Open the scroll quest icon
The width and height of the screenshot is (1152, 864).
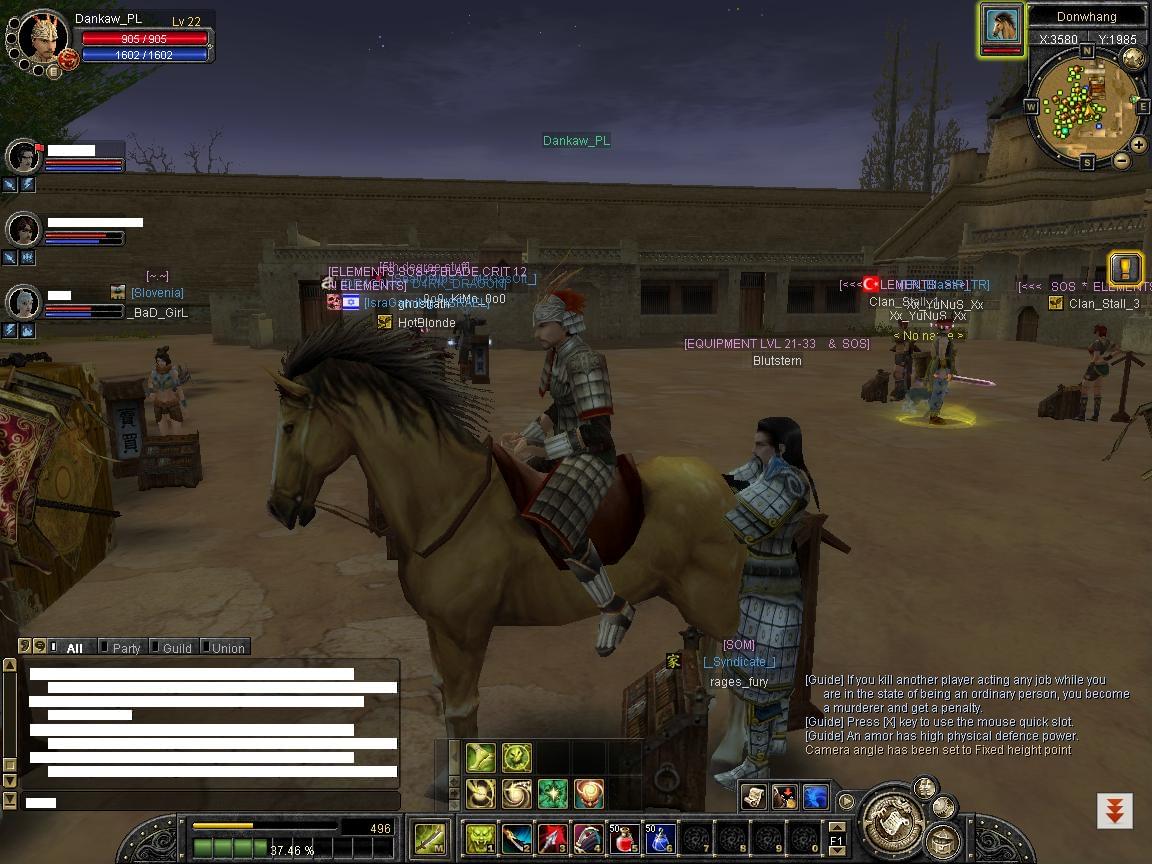point(754,796)
